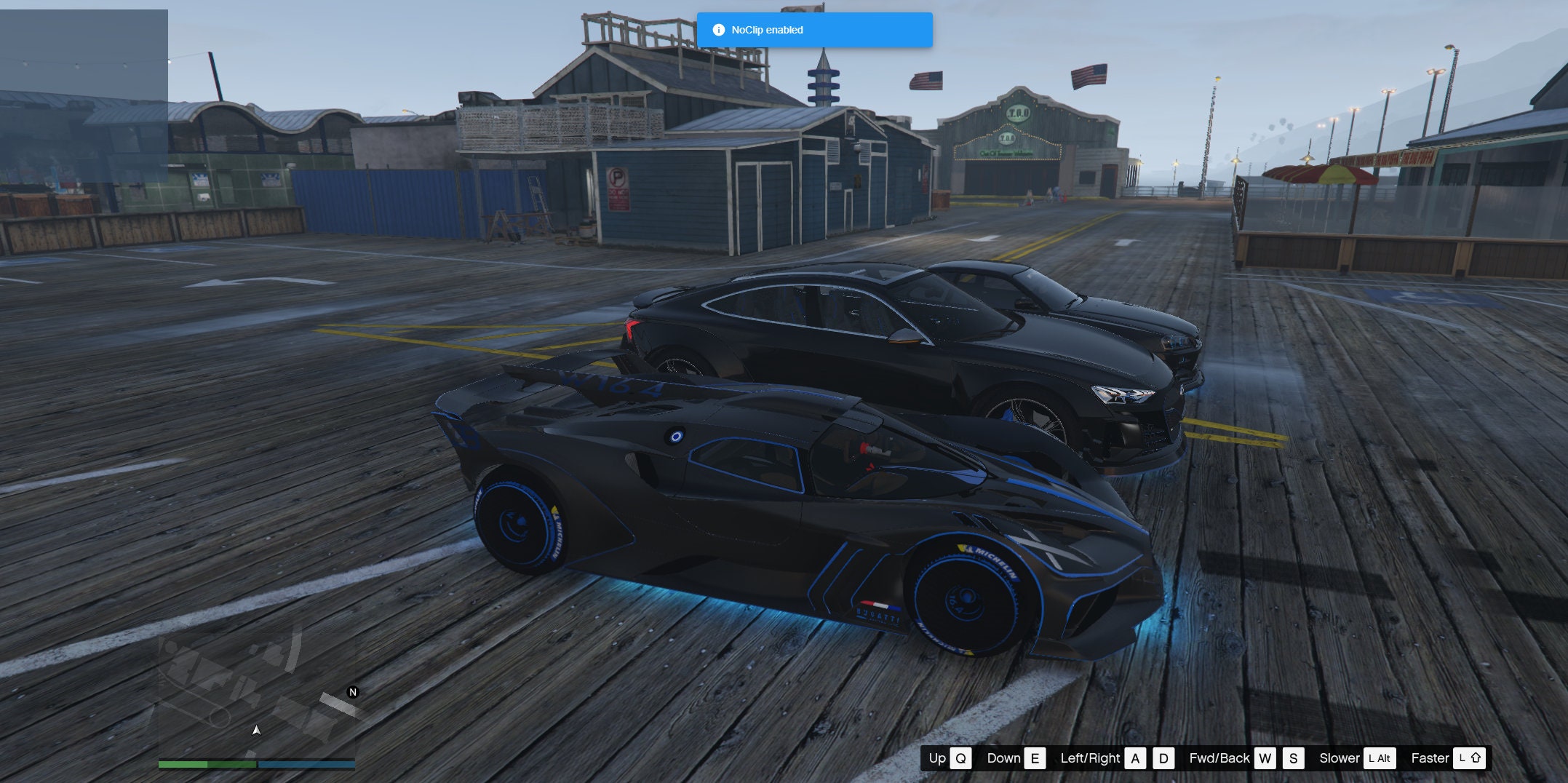The height and width of the screenshot is (783, 1568).
Task: Click the L Alt badge for Slower
Action: (x=1378, y=758)
